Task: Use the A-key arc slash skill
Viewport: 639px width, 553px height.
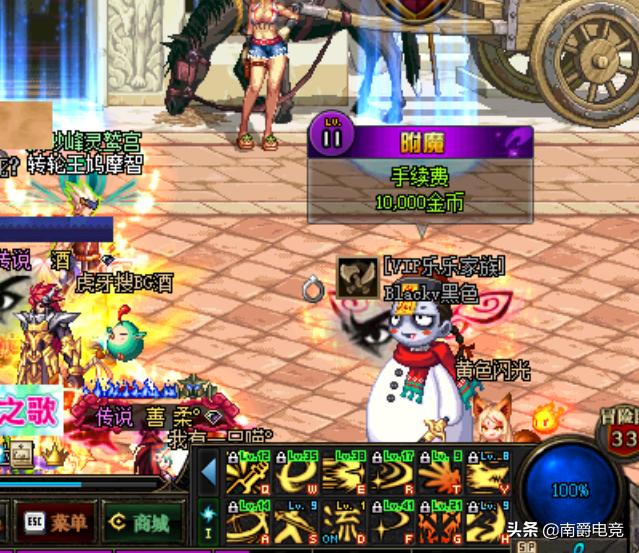Action: pos(248,521)
